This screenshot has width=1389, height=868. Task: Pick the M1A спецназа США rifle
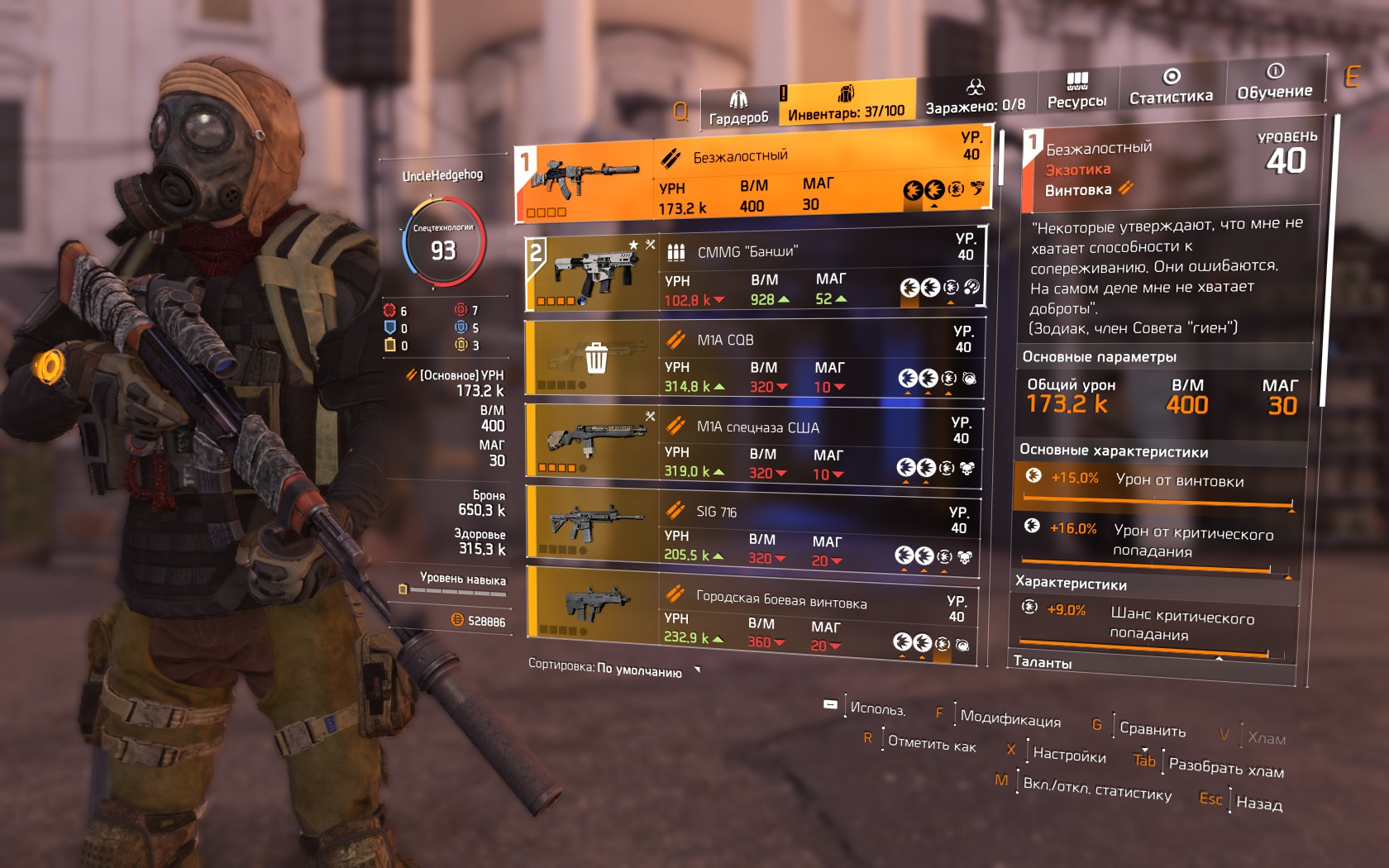(754, 447)
